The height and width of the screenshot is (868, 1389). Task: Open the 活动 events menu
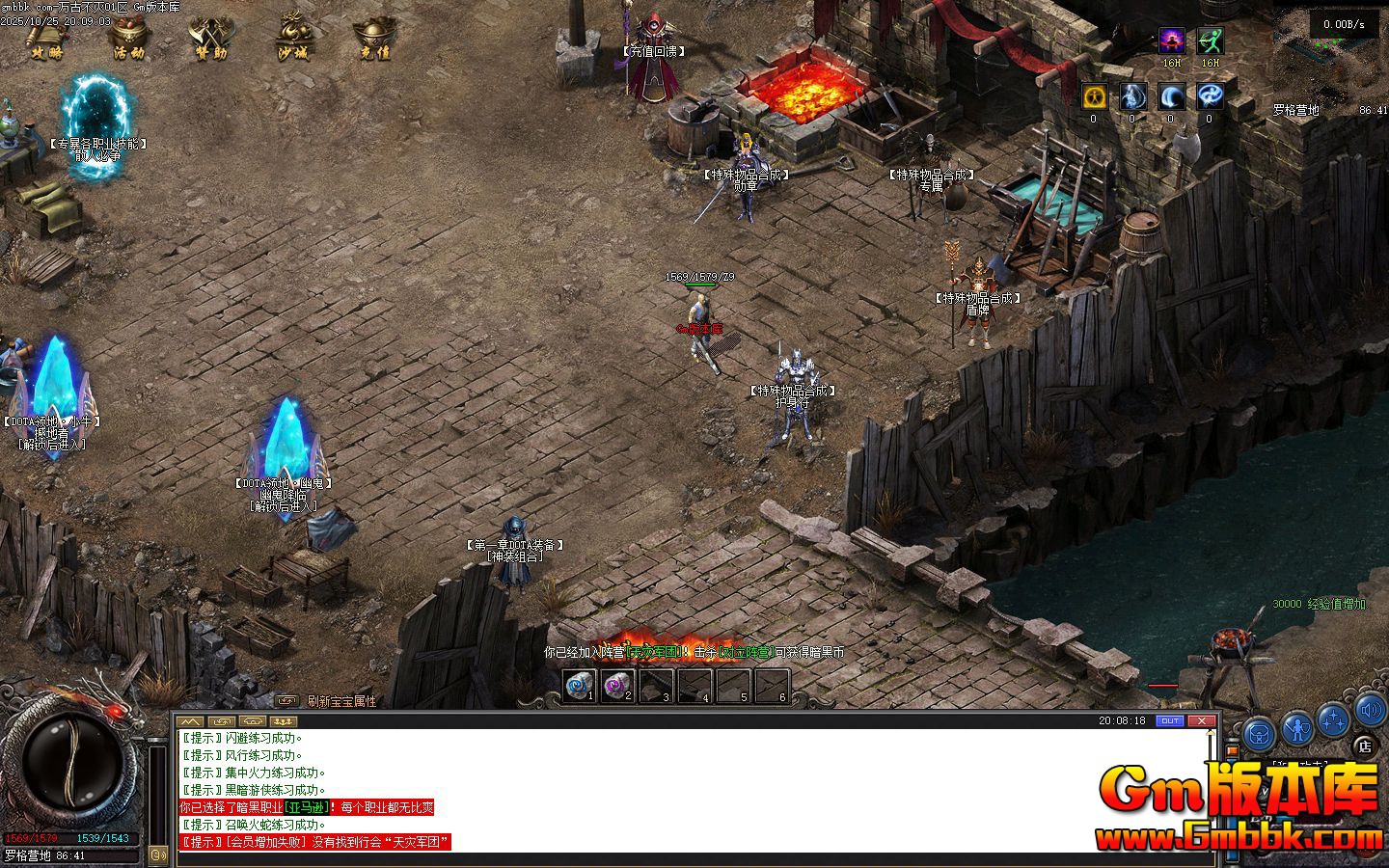(128, 39)
